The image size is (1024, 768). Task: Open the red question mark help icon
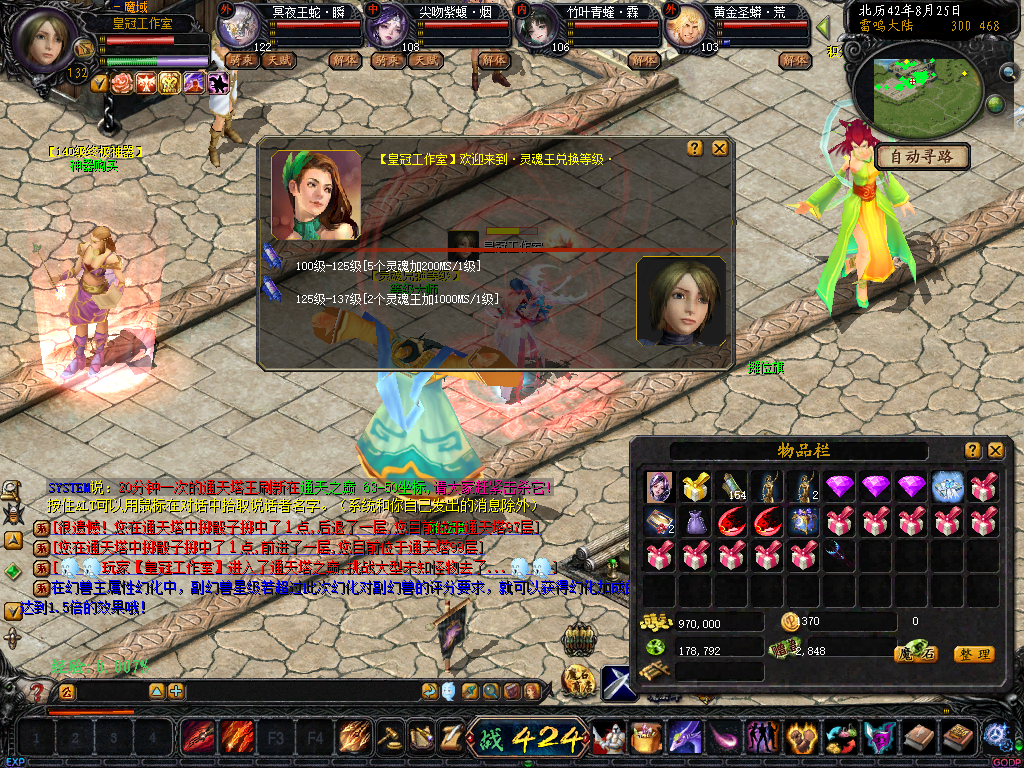click(37, 691)
